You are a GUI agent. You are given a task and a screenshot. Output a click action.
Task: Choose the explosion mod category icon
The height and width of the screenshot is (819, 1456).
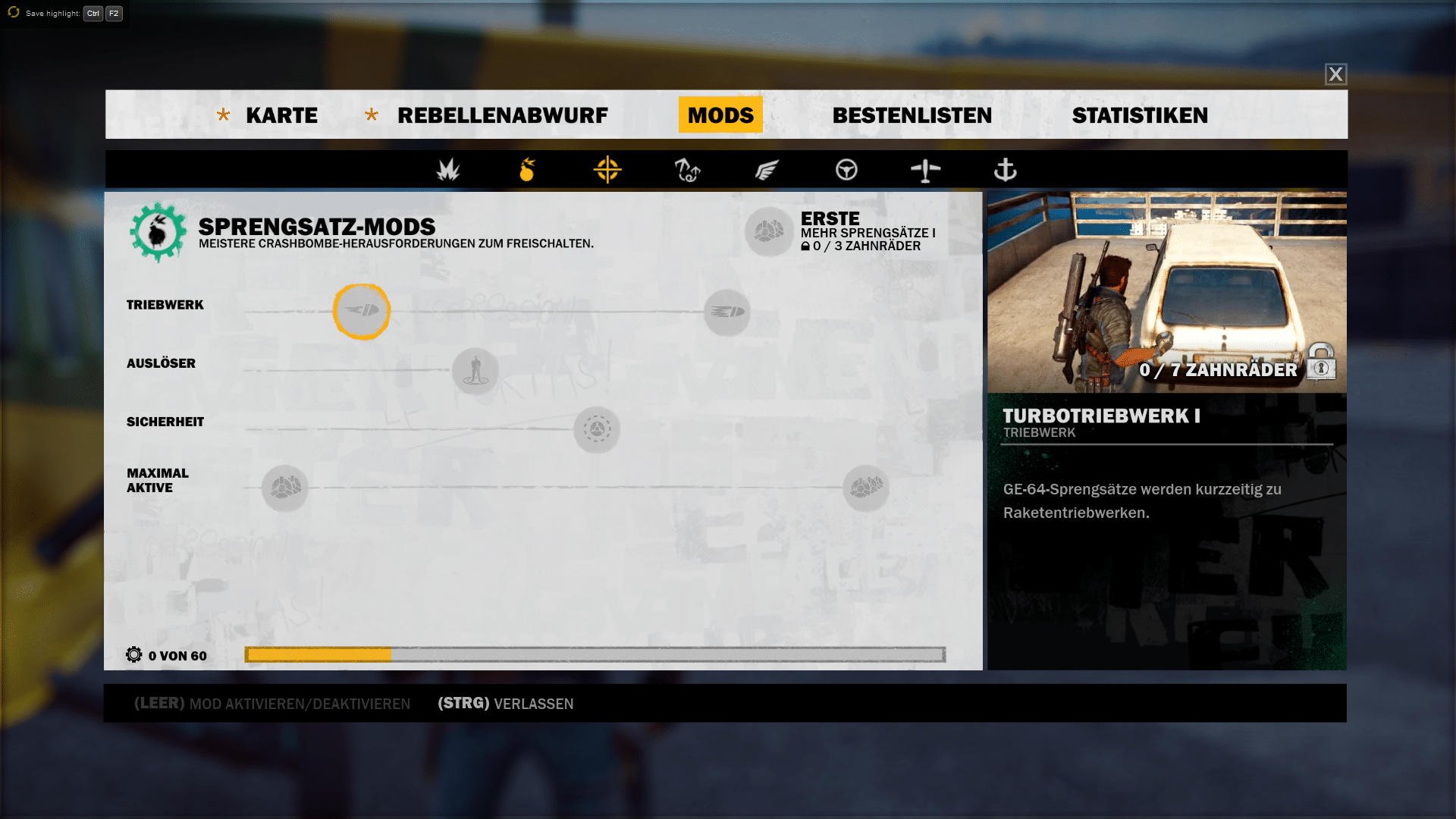[448, 170]
